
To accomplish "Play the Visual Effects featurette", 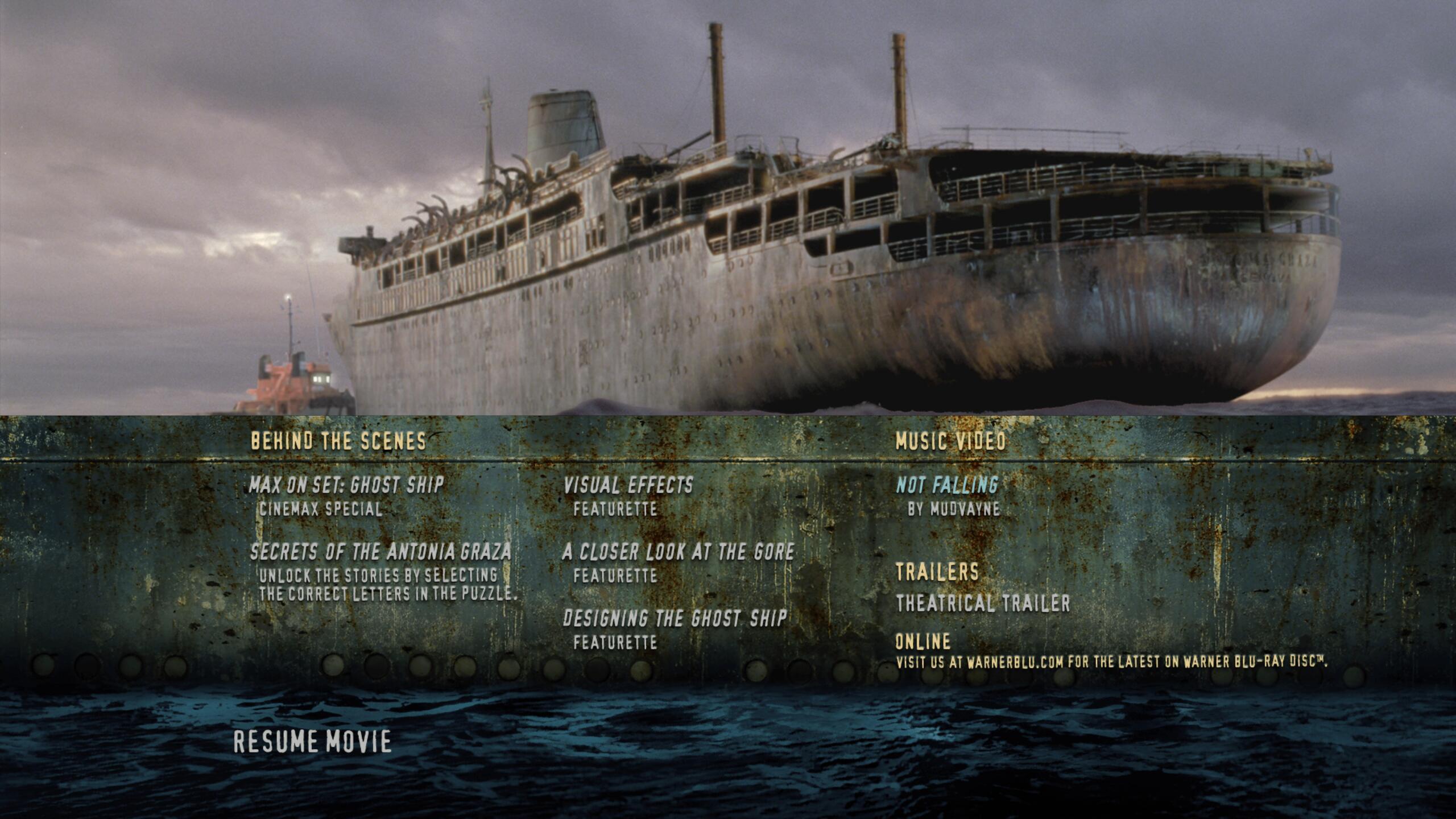I will 628,485.
